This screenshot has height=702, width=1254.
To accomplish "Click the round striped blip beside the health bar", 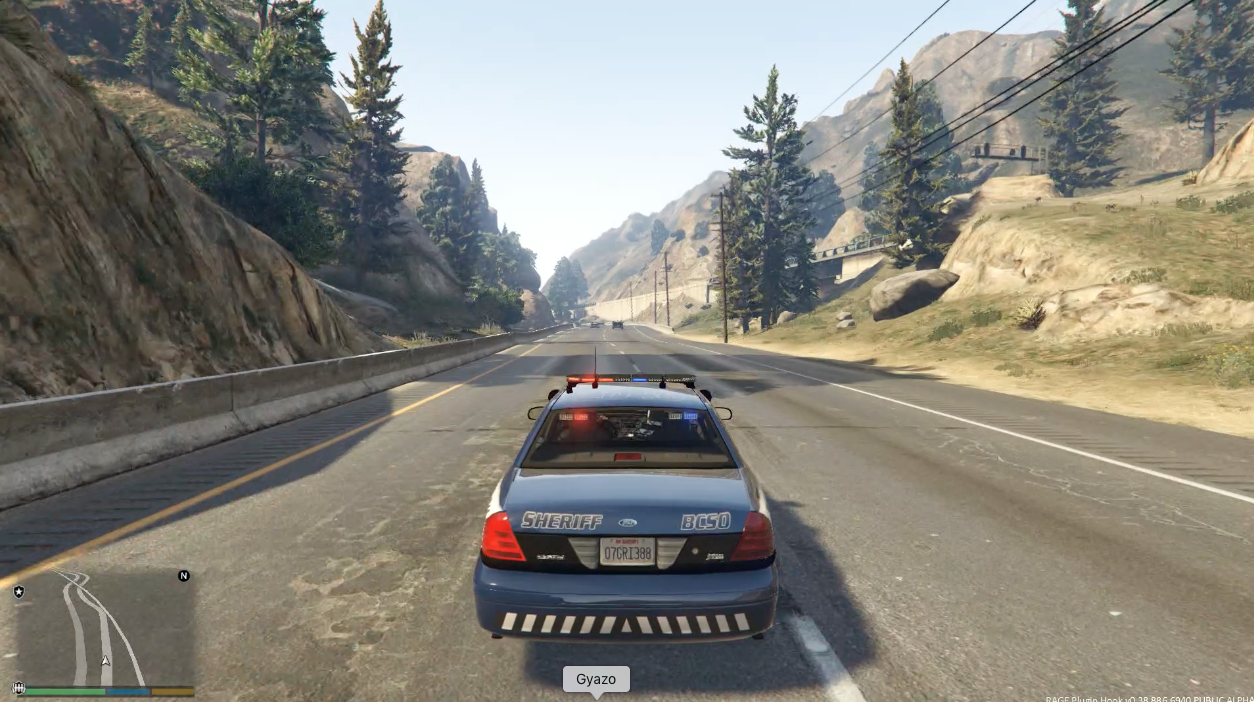I will [x=18, y=688].
